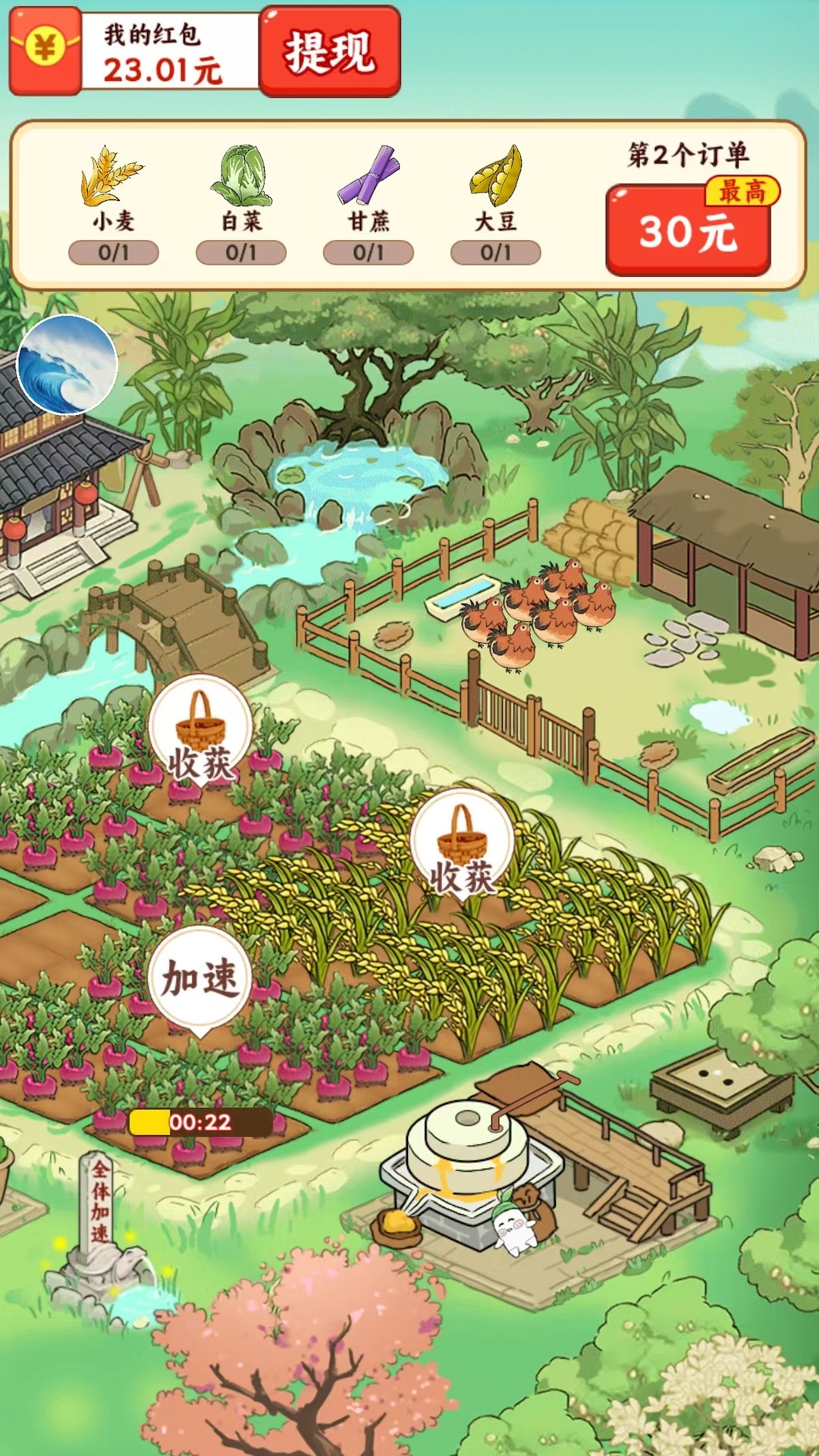Tap the 提现 withdraw button
This screenshot has height=1456, width=819.
point(330,52)
